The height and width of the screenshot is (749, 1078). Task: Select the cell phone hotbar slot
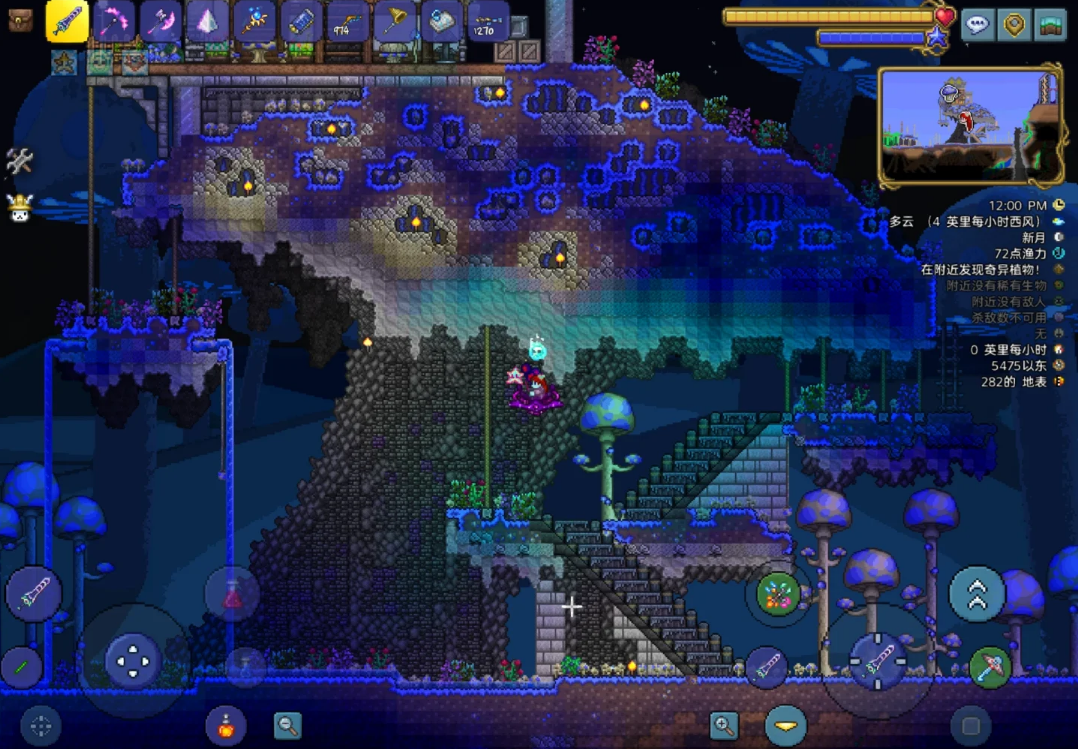point(301,21)
